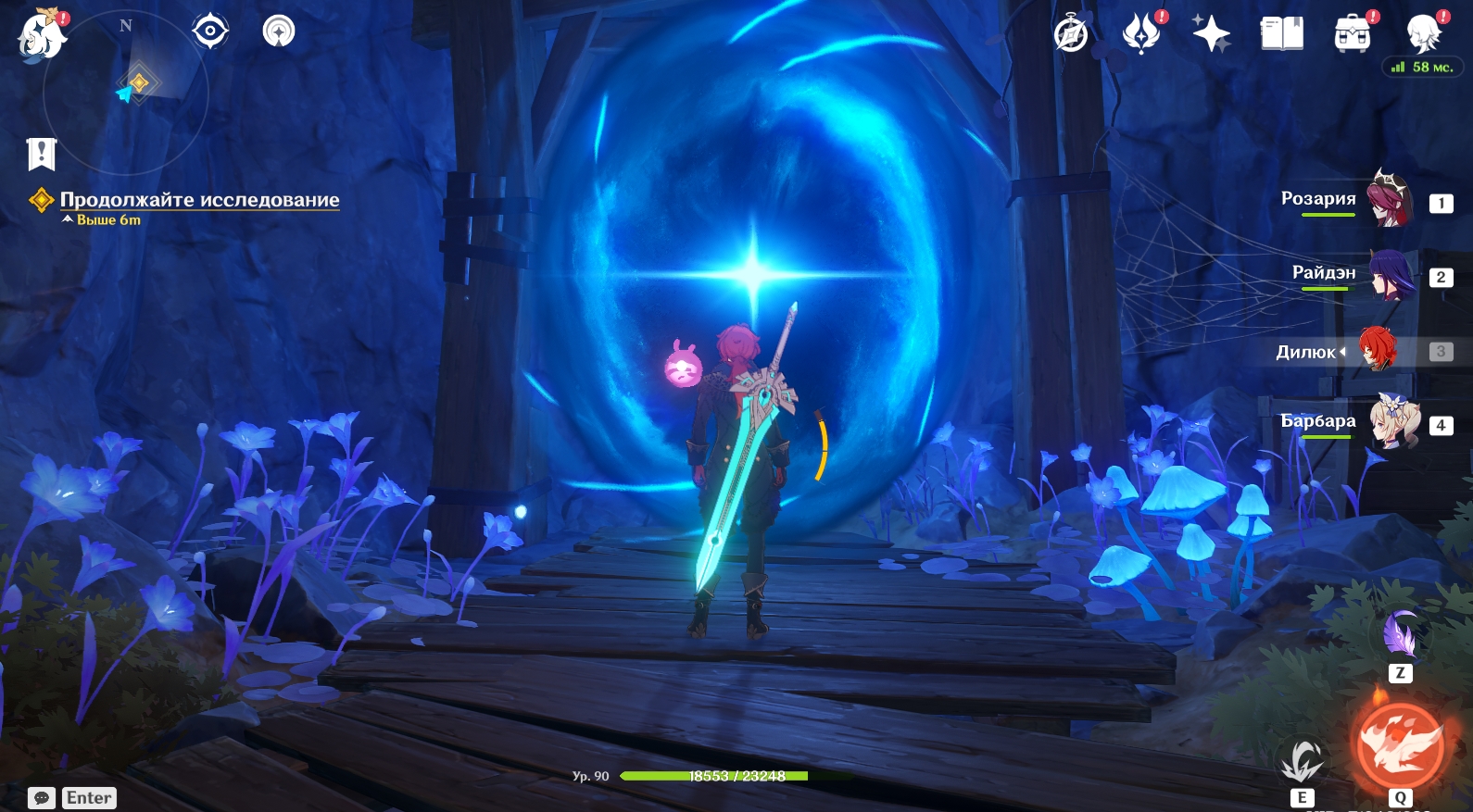Viewport: 1473px width, 812px height.
Task: Activate Diluc's fiery elemental burst
Action: (x=1400, y=746)
